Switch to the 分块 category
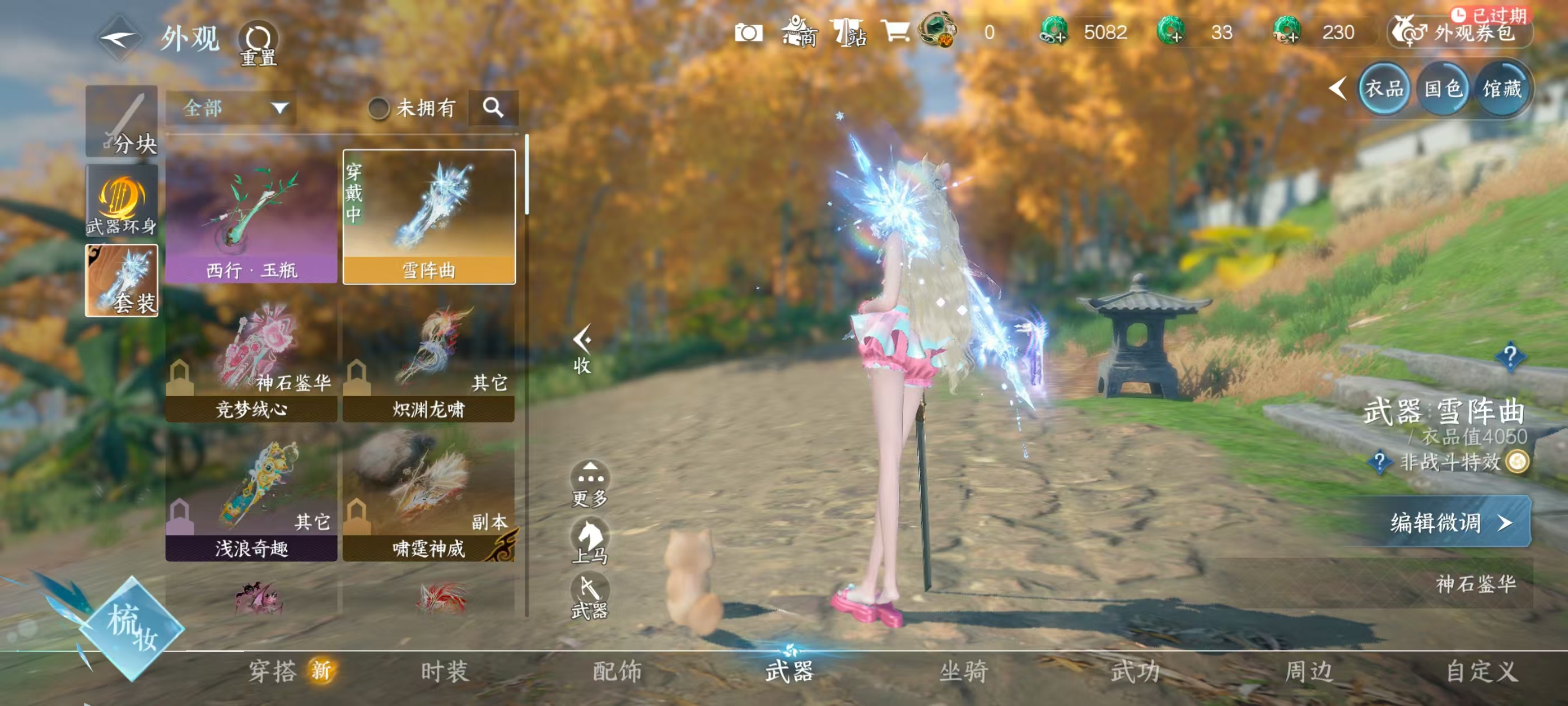Screen dimensions: 1568x706 (x=122, y=122)
